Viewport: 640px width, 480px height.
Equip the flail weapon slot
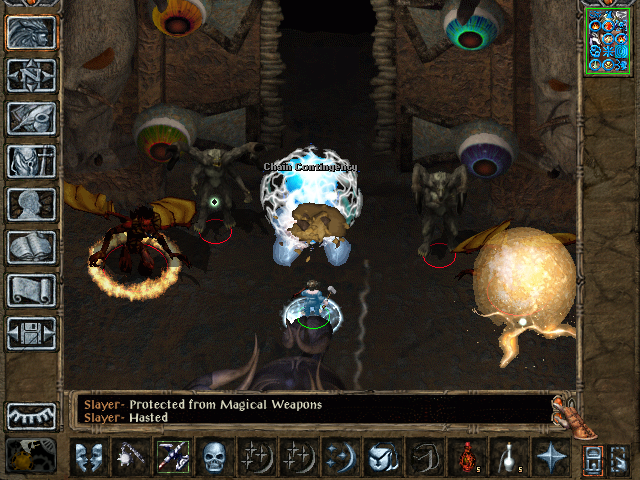[129, 457]
